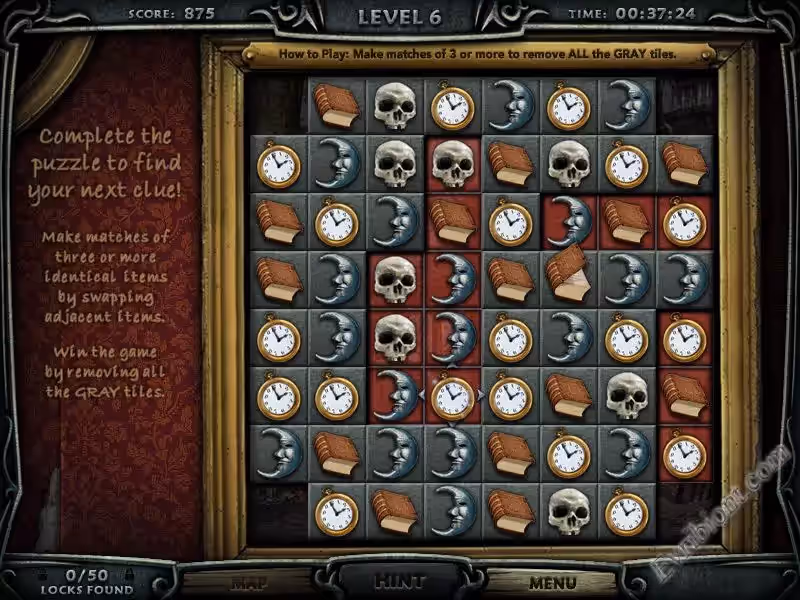800x600 pixels.
Task: Choose the skull tile in the bottom row
Action: pyautogui.click(x=568, y=511)
